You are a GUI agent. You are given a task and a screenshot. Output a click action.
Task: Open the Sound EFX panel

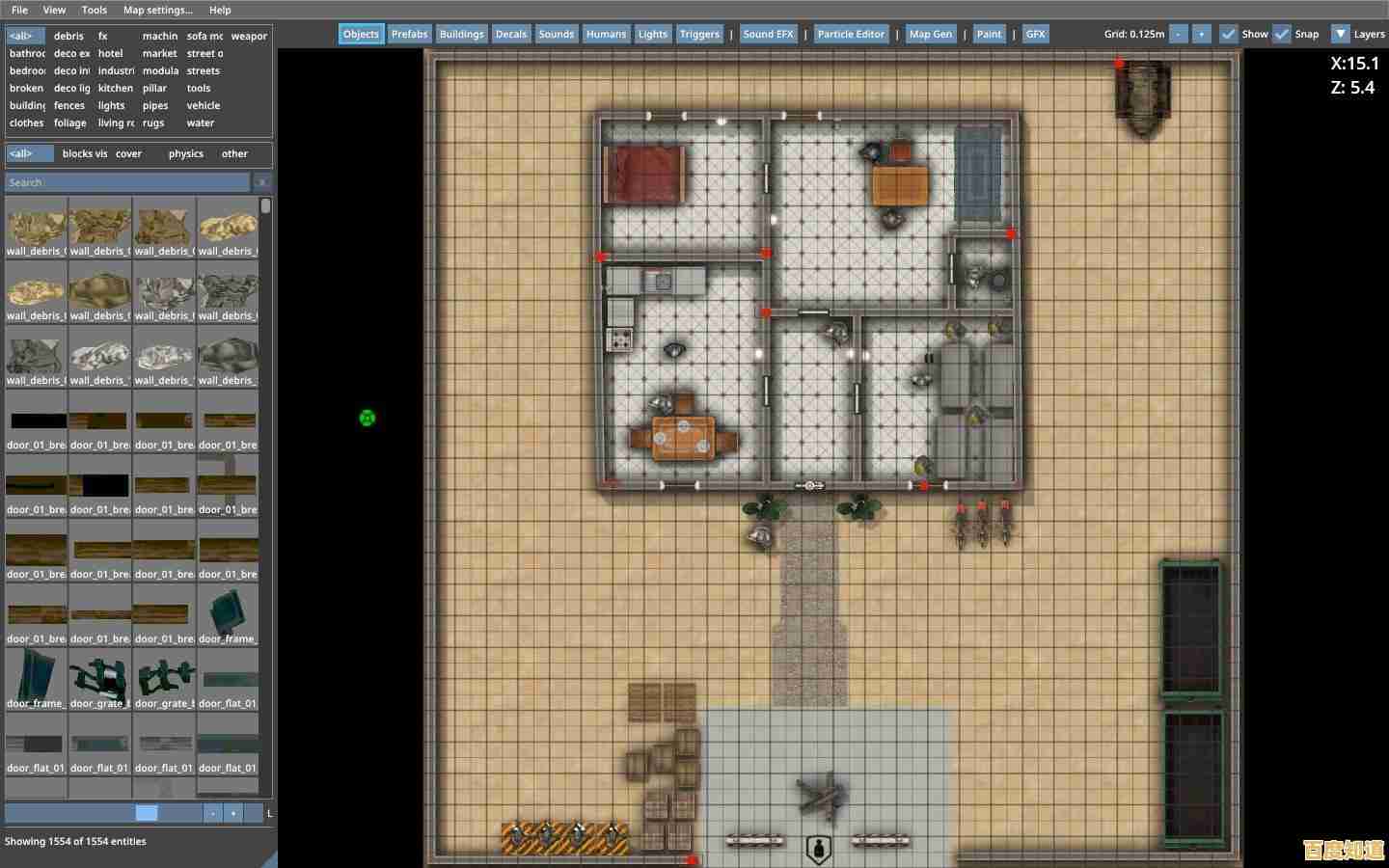(769, 34)
